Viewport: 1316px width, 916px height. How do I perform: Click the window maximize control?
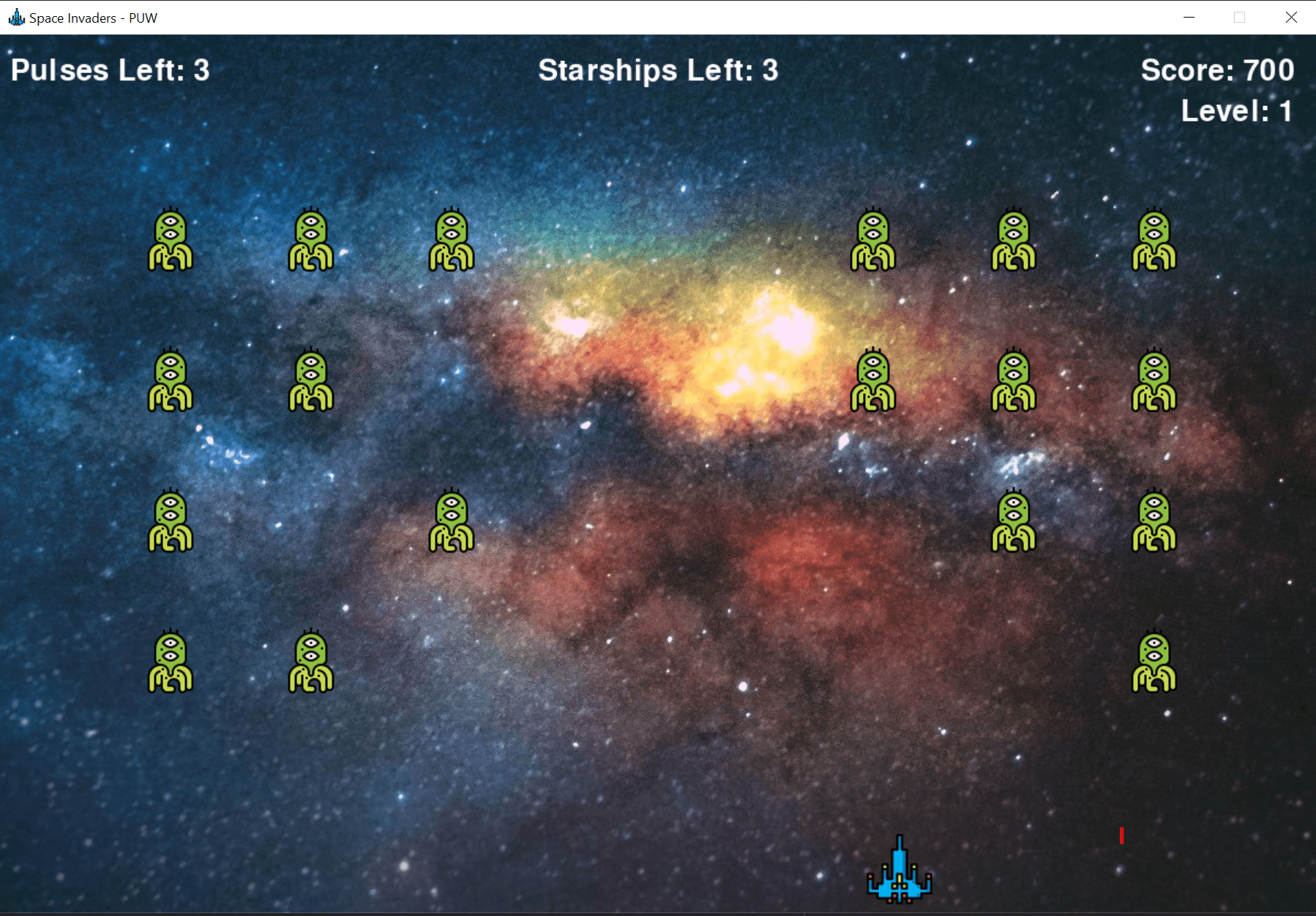click(1239, 17)
